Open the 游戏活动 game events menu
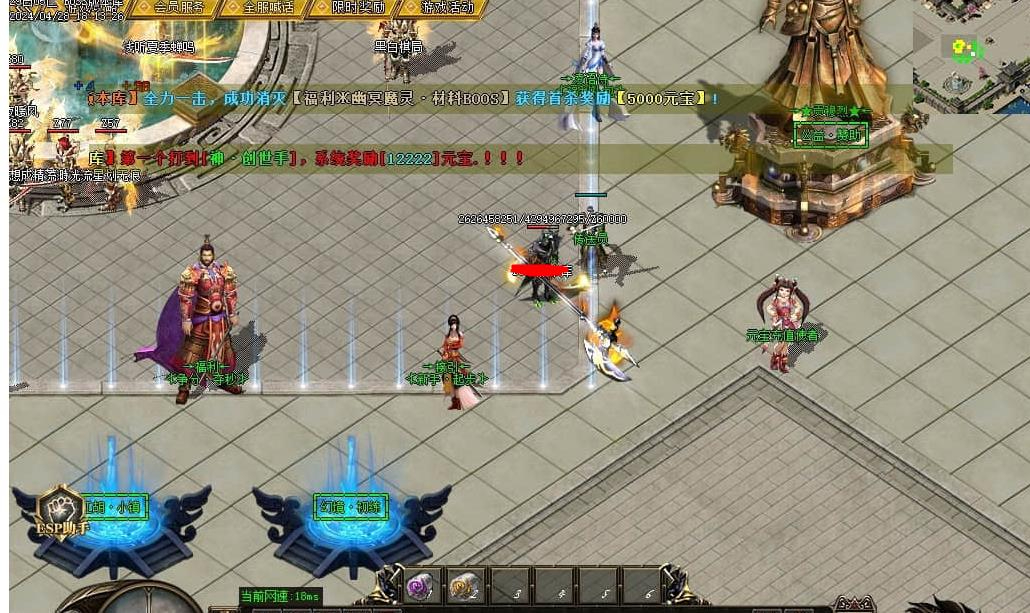Image resolution: width=1030 pixels, height=613 pixels. tap(446, 8)
